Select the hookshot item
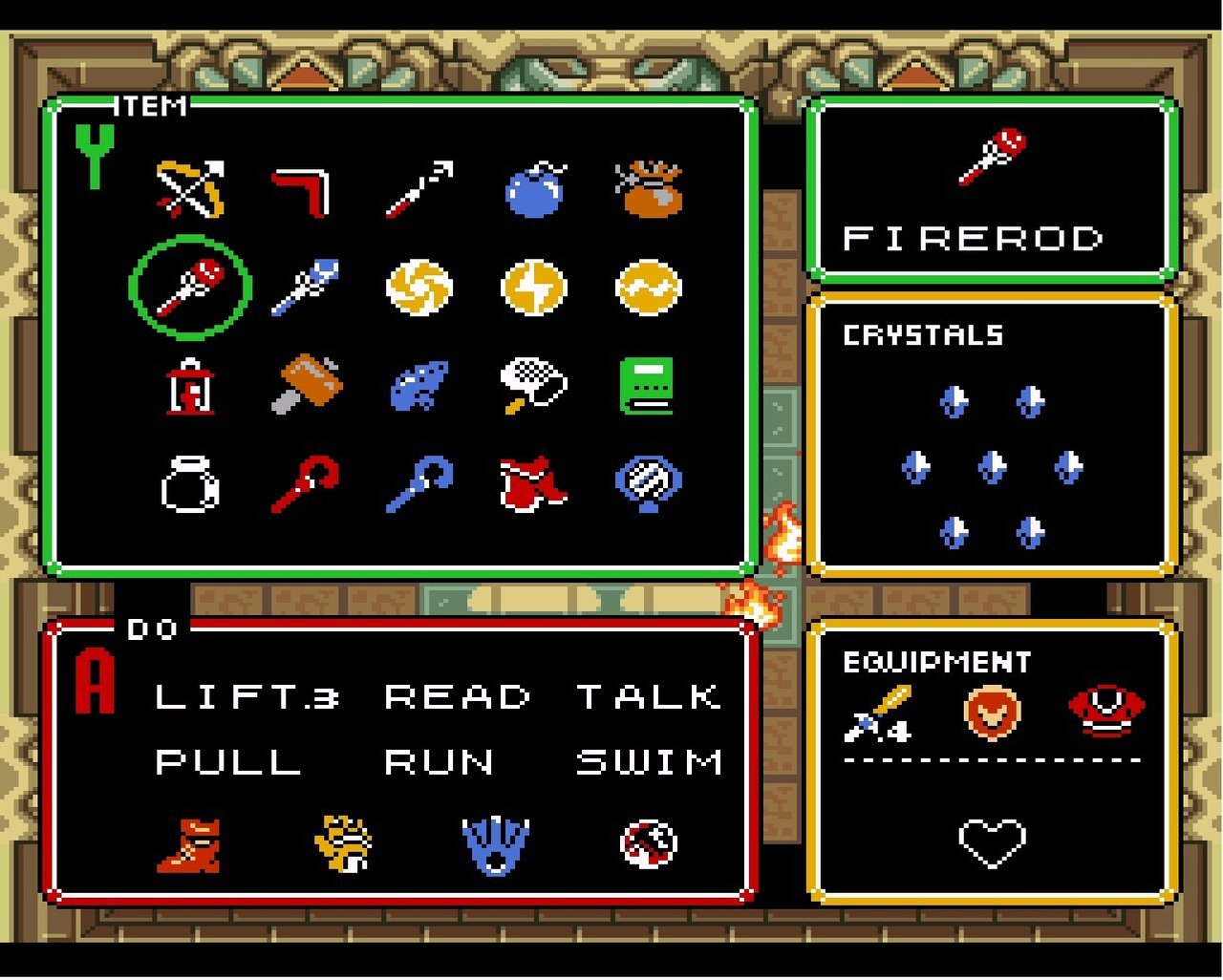Image resolution: width=1223 pixels, height=980 pixels. (419, 188)
